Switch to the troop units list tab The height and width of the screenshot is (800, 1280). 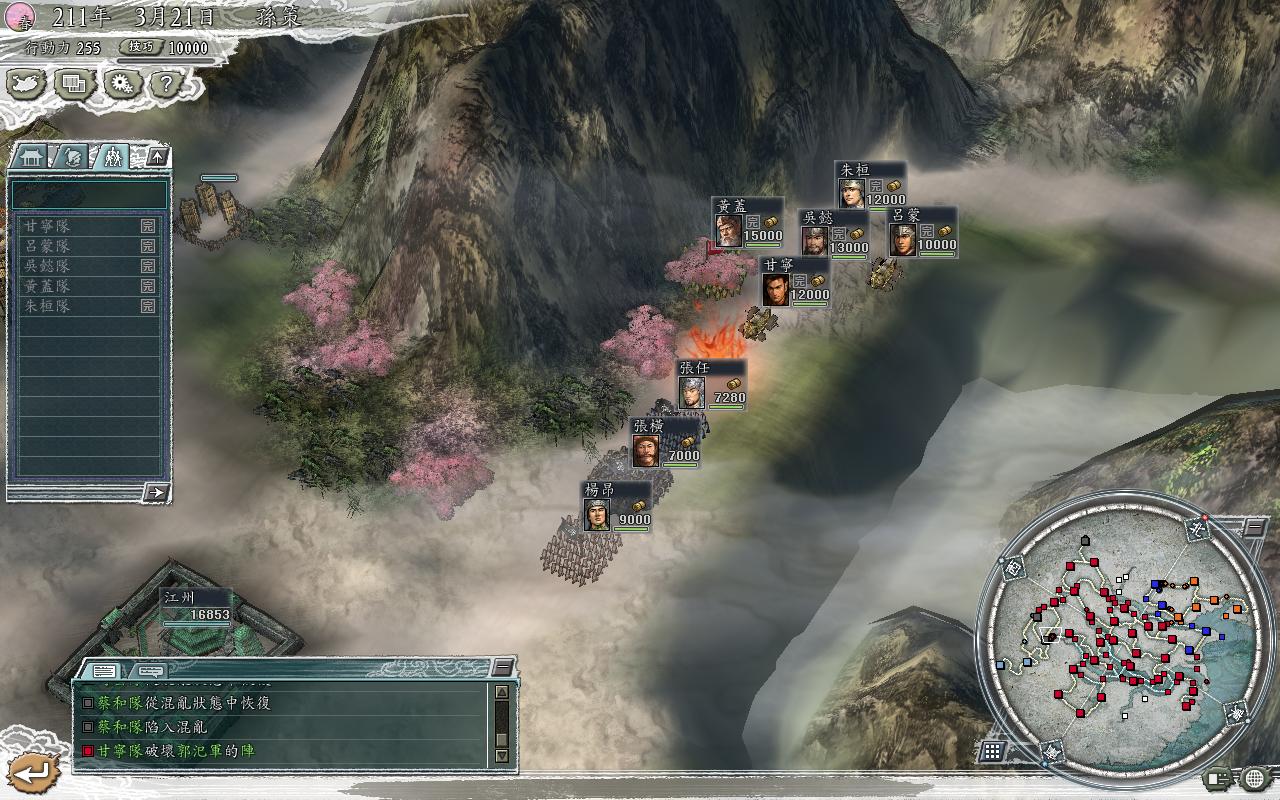(112, 157)
